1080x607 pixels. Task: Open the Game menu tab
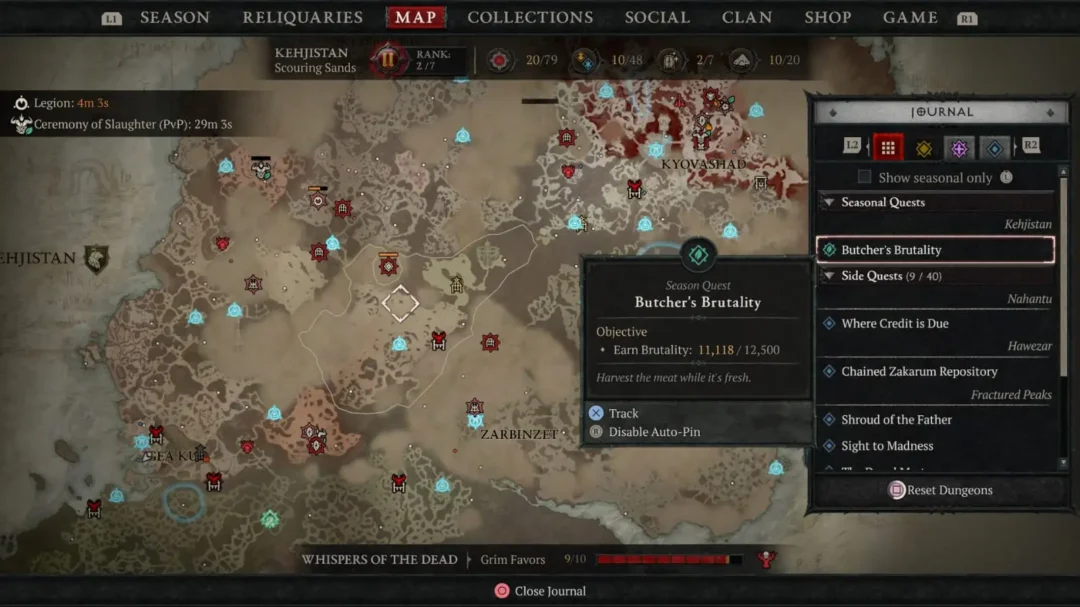pos(910,17)
